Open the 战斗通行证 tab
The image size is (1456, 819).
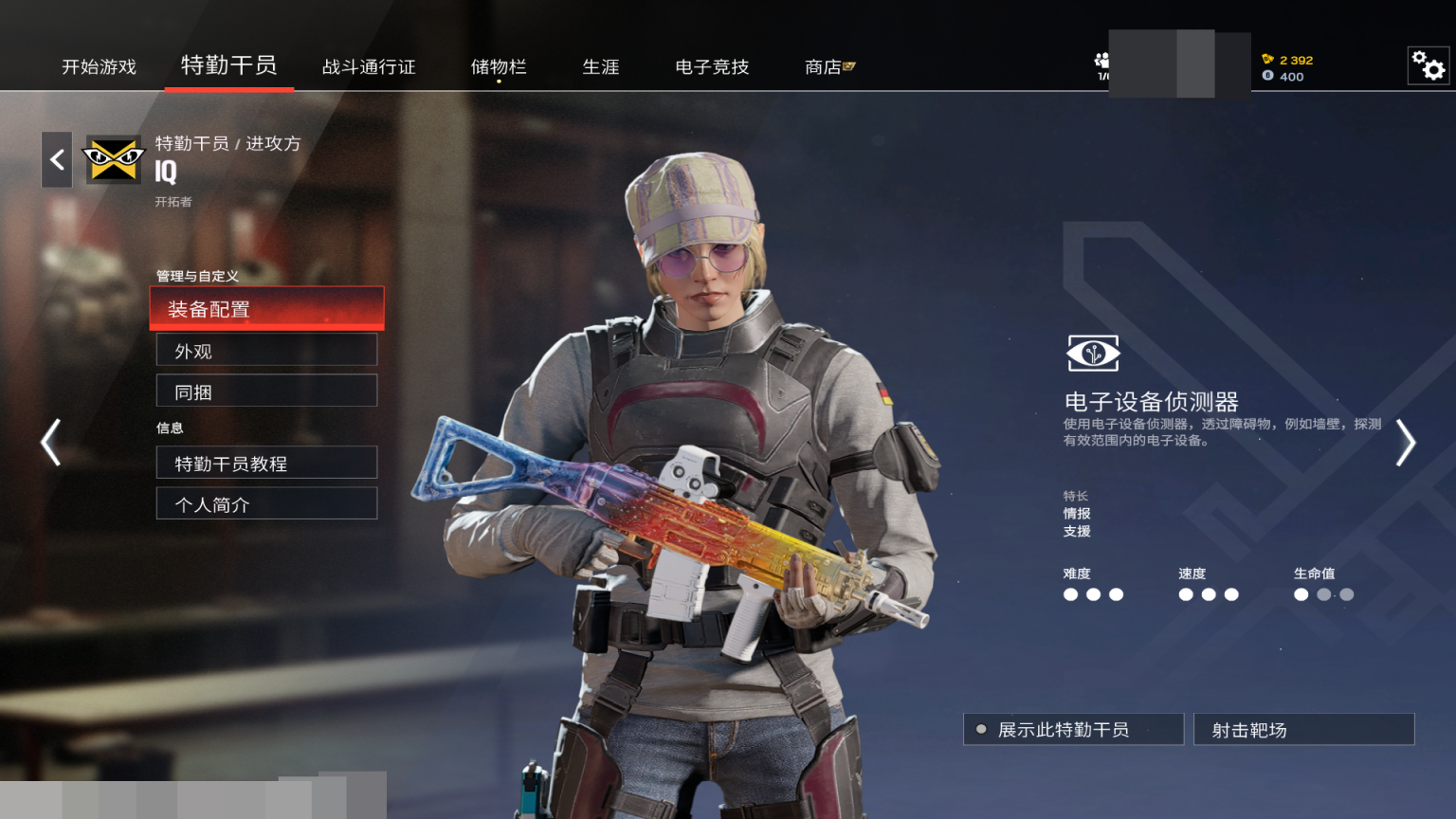(x=369, y=66)
